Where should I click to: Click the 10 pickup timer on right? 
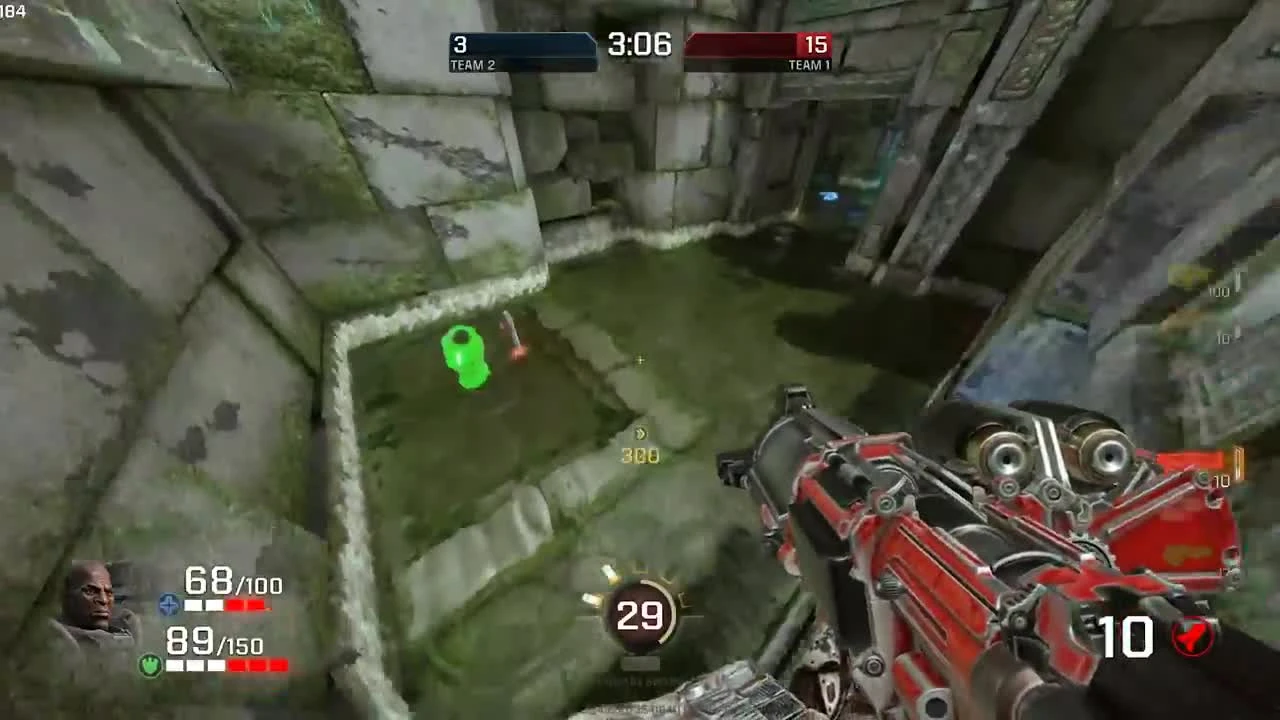click(x=1221, y=340)
